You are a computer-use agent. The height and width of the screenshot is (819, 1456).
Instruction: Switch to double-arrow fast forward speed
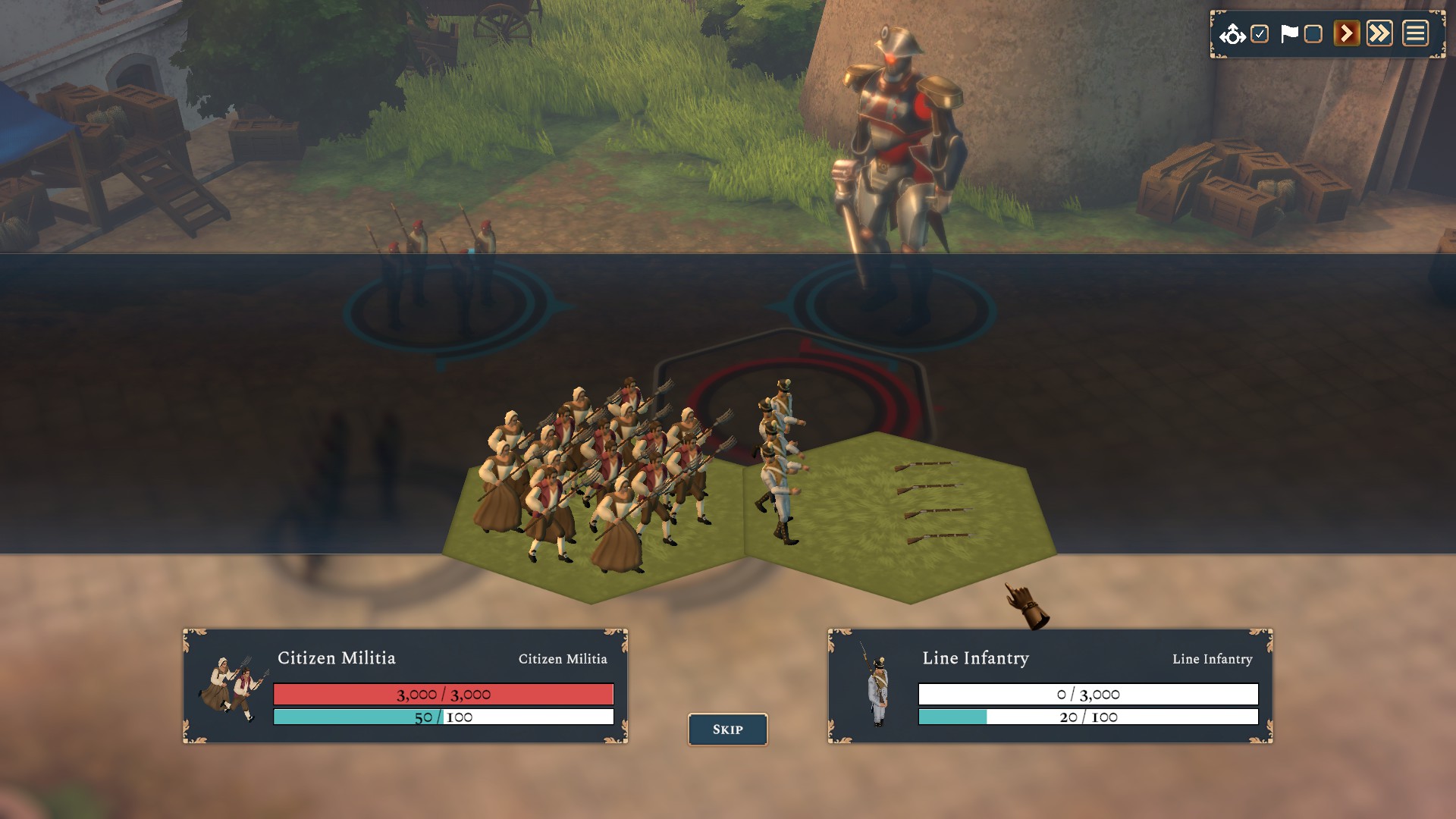(1379, 34)
